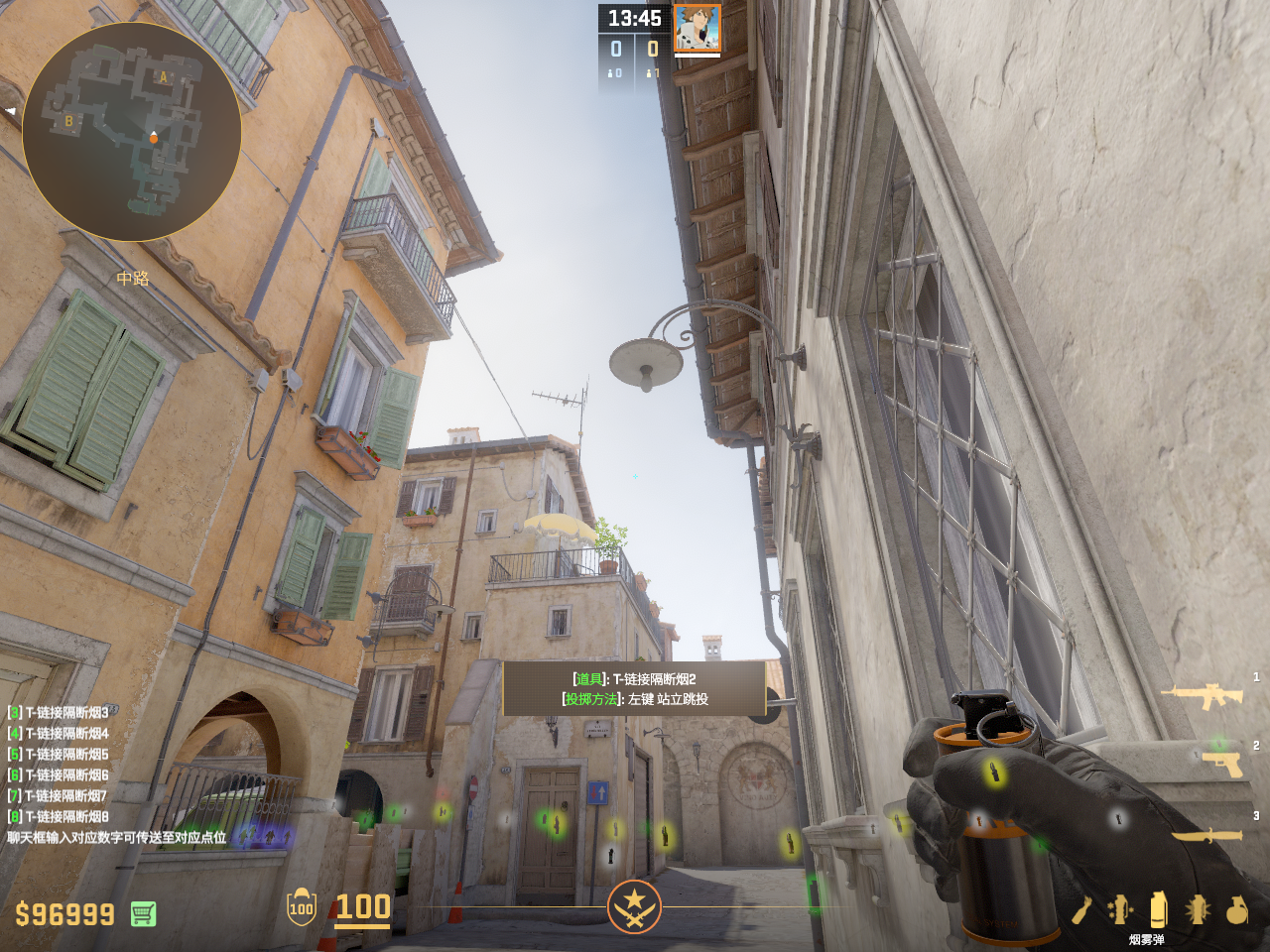The width and height of the screenshot is (1270, 952).
Task: Click the circular minimap radar
Action: 131,132
